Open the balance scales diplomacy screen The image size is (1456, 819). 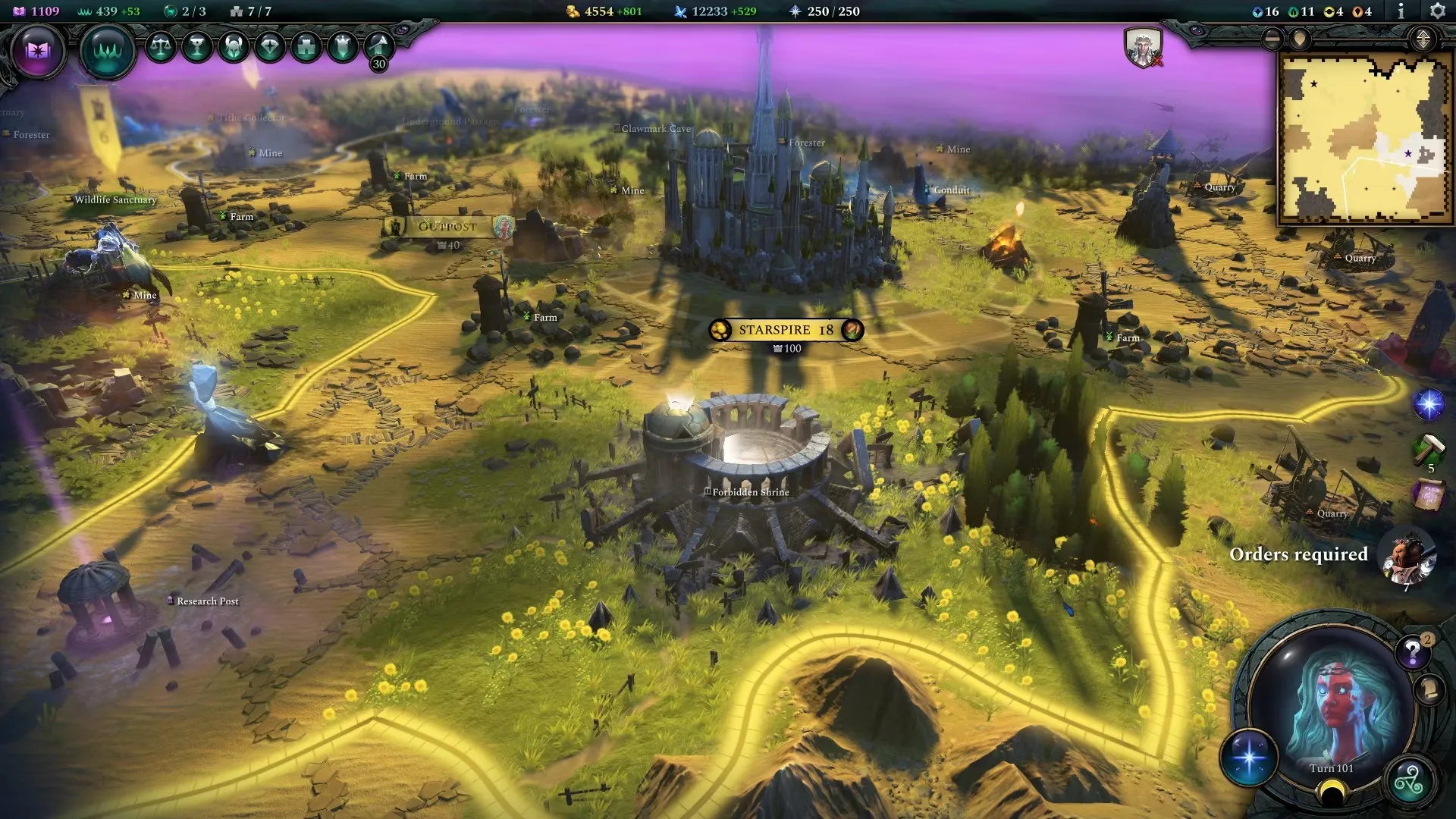tap(161, 47)
